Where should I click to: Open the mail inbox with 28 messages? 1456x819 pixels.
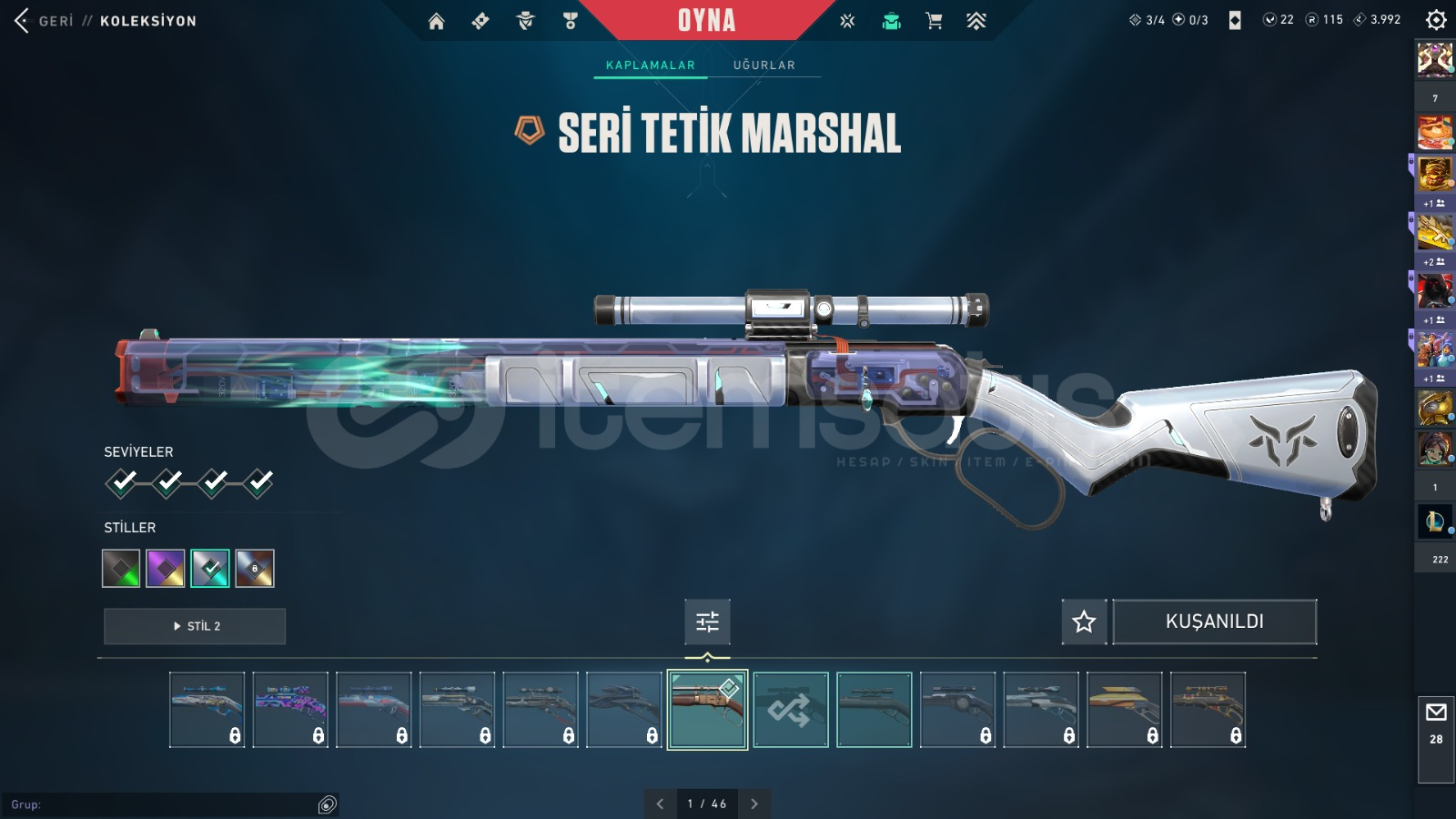[x=1436, y=723]
